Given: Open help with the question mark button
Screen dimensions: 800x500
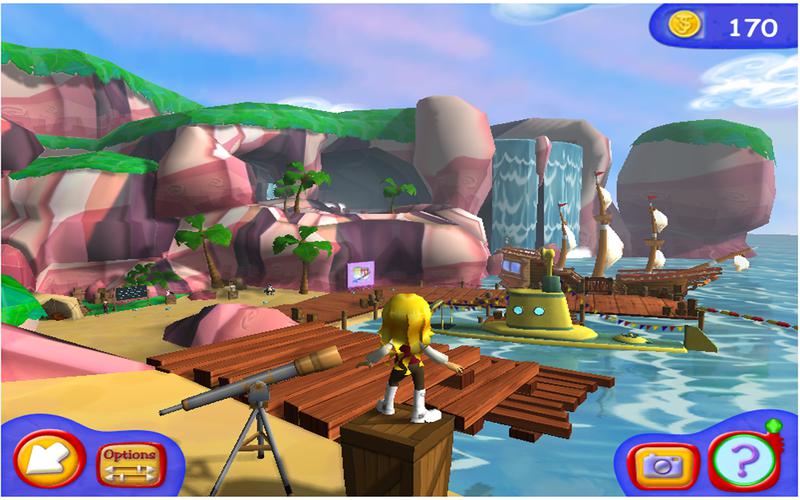Looking at the screenshot, I should click(x=743, y=463).
